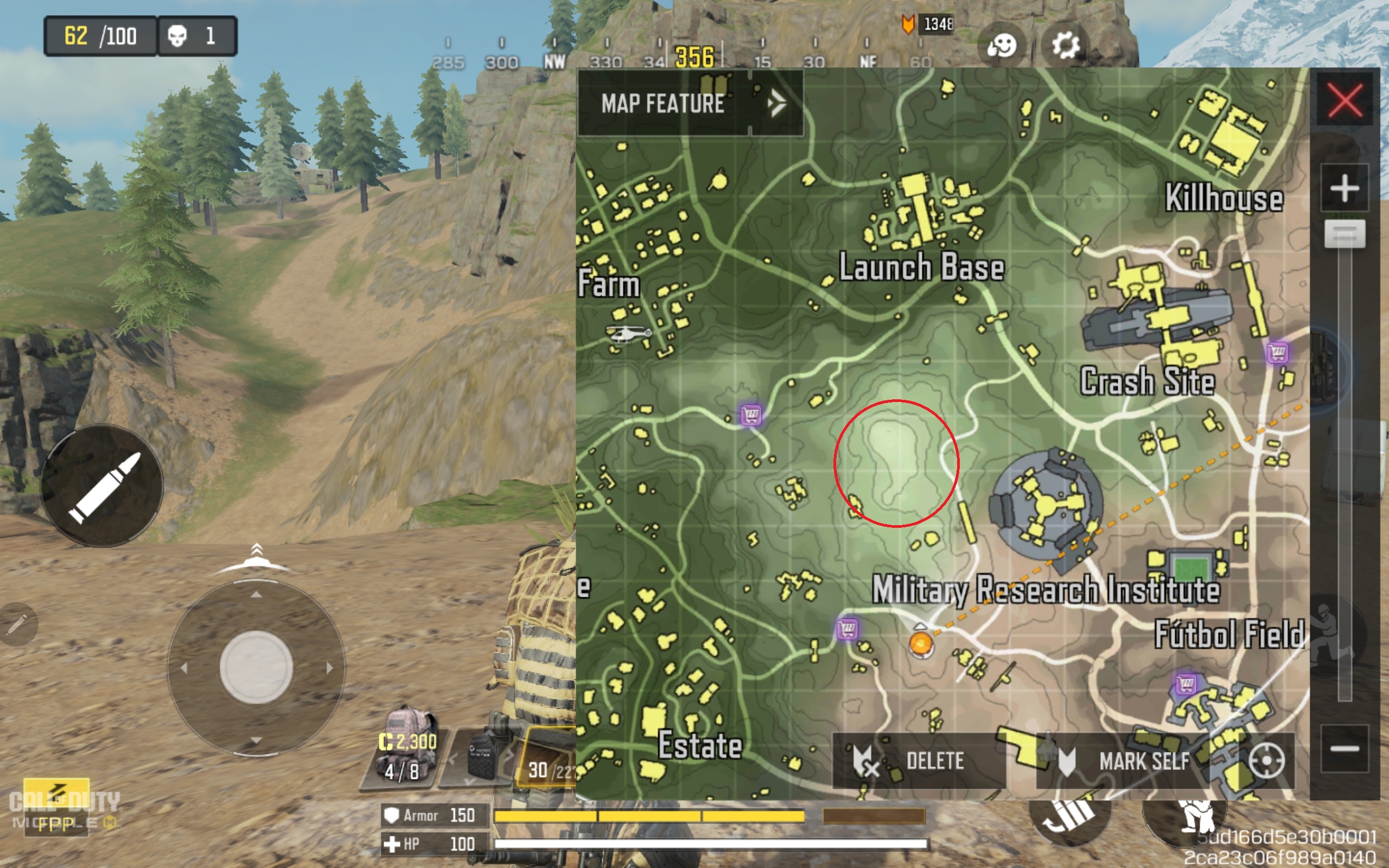Viewport: 1389px width, 868px height.
Task: Tap the movement joystick center knob
Action: (x=256, y=668)
